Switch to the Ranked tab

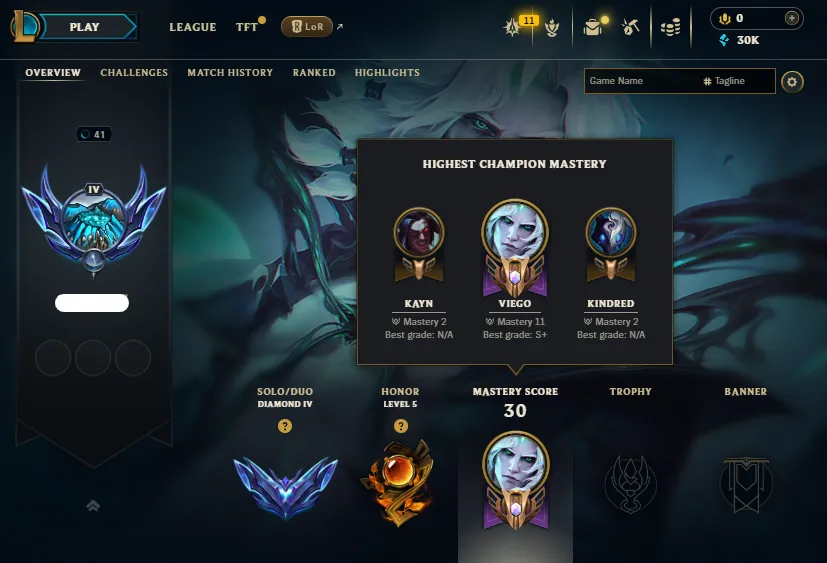click(x=314, y=73)
